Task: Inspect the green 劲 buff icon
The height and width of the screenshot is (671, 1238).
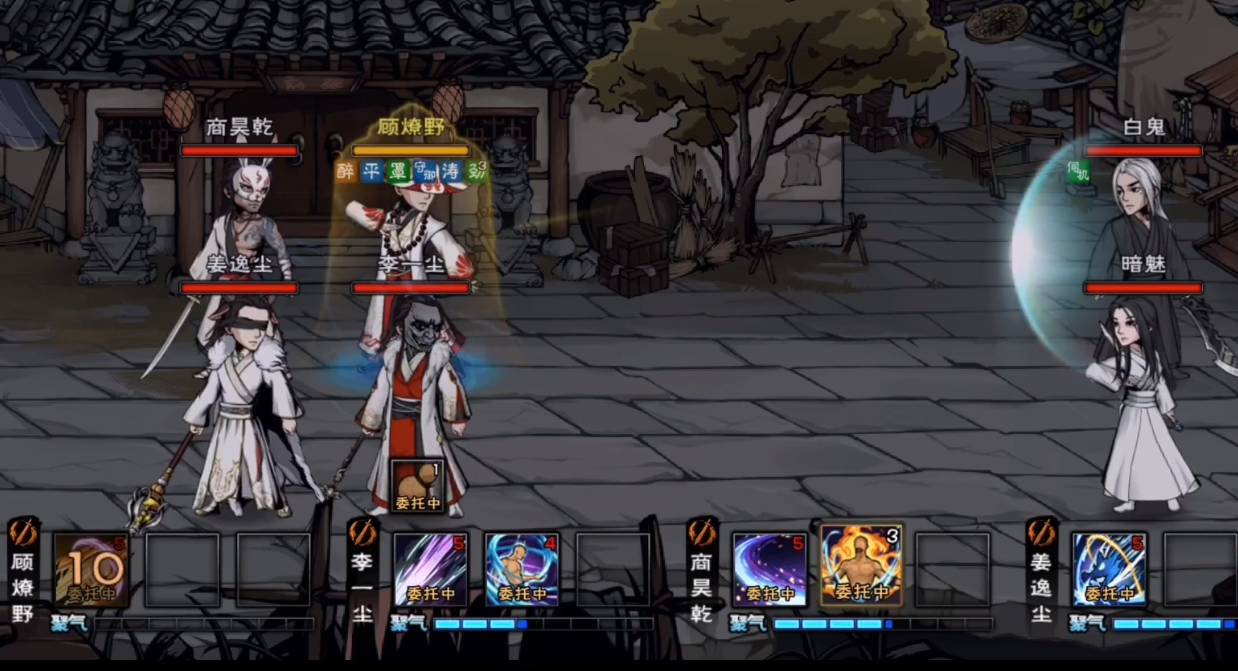Action: coord(477,171)
